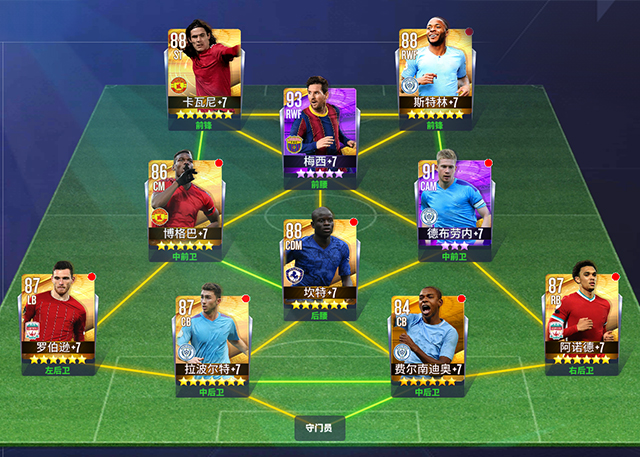Viewport: 640px width, 457px height.
Task: Choose the 罗伯逊 left back card
Action: click(59, 318)
